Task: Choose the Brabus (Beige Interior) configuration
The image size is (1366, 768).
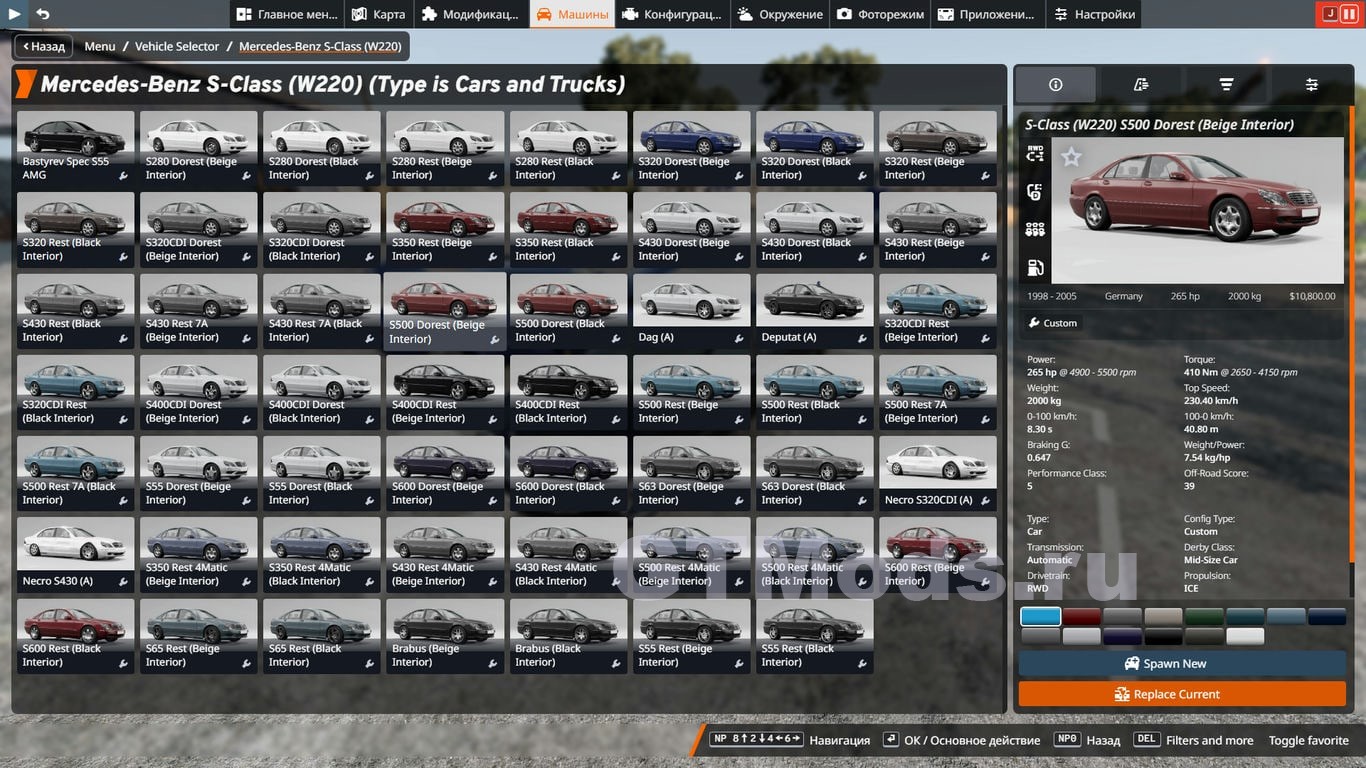Action: coord(445,636)
